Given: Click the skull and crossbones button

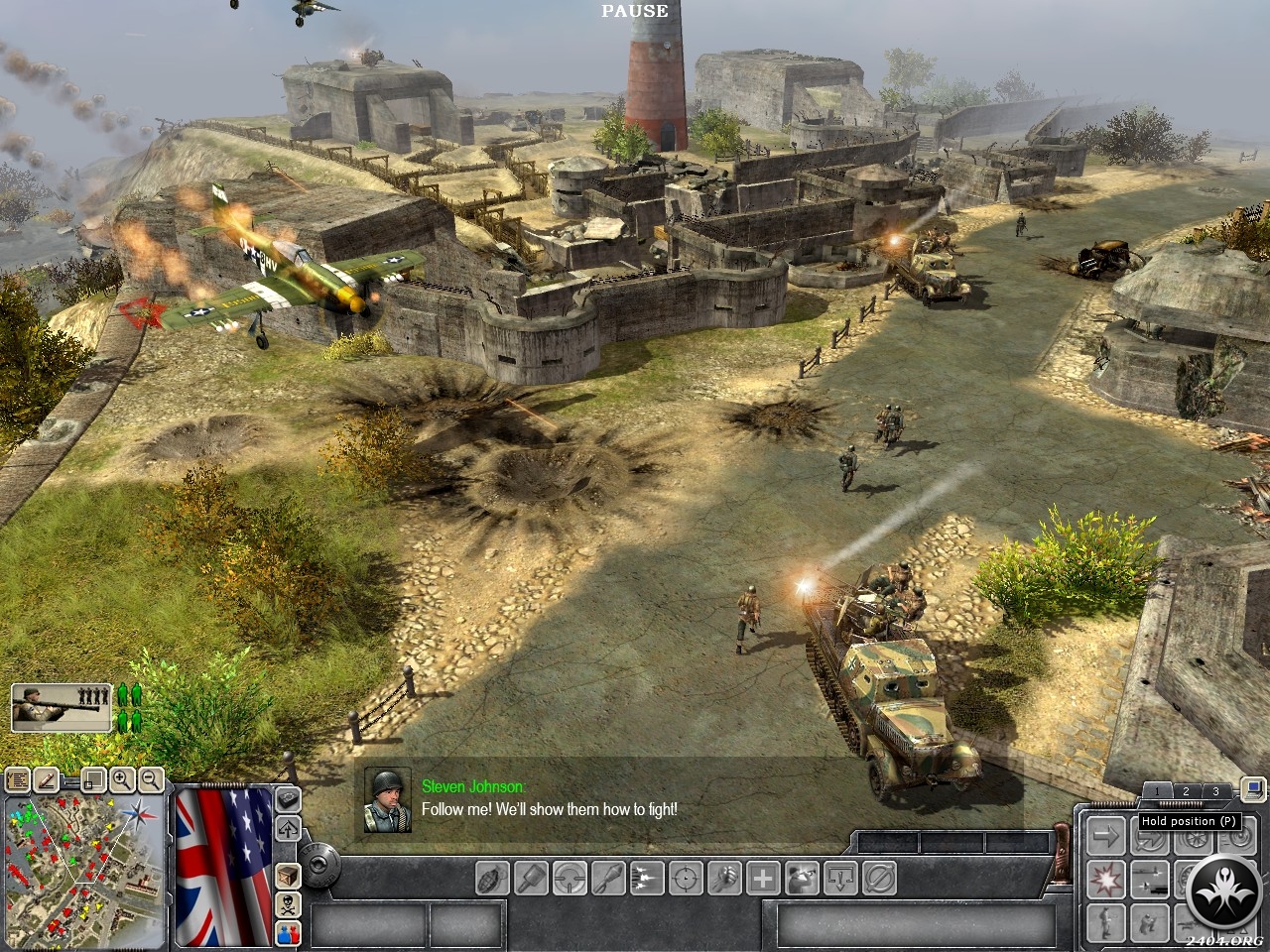Looking at the screenshot, I should [x=288, y=903].
